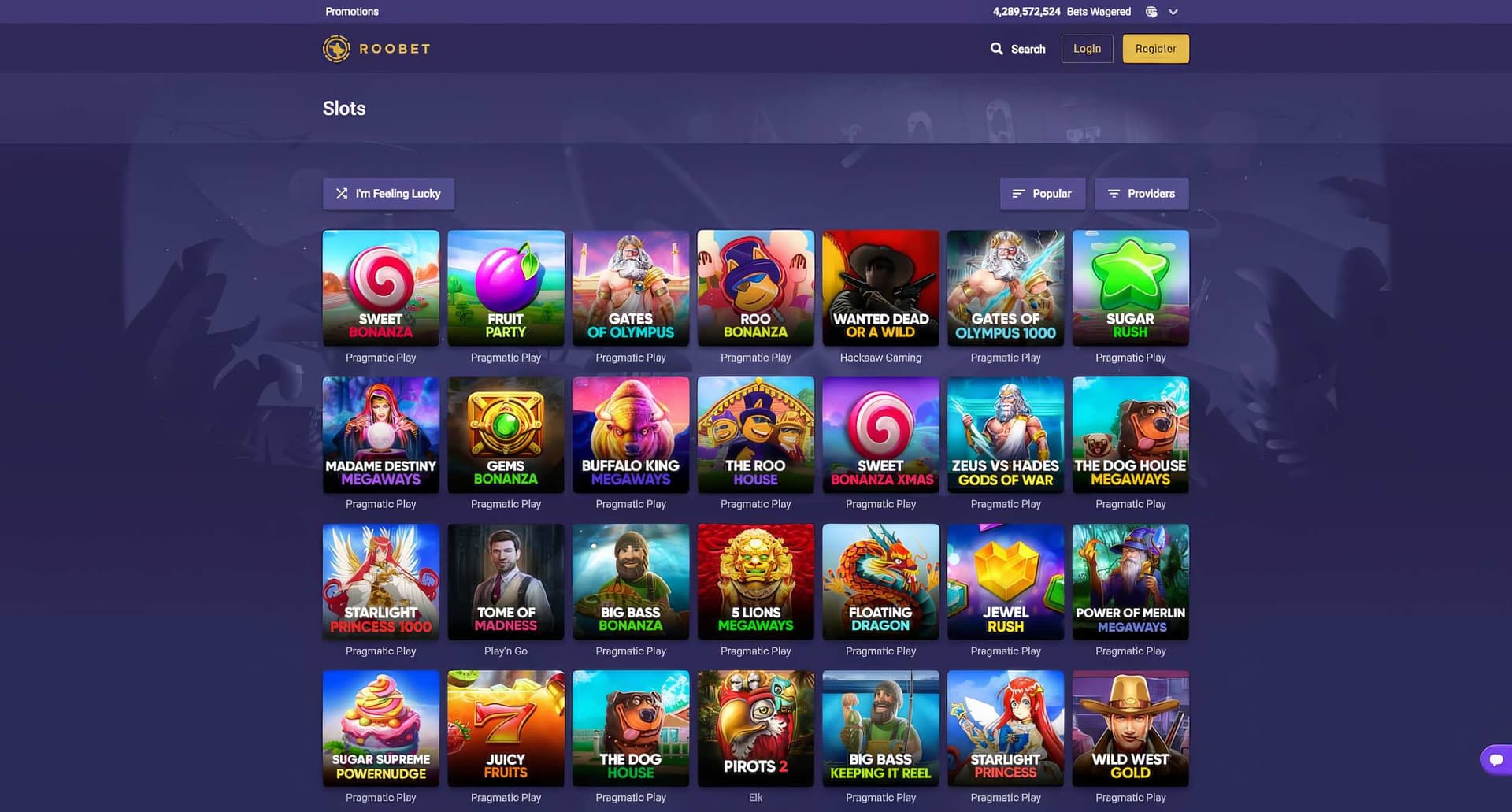Open The Dog House Megaways slot
The image size is (1512, 812).
(x=1130, y=434)
